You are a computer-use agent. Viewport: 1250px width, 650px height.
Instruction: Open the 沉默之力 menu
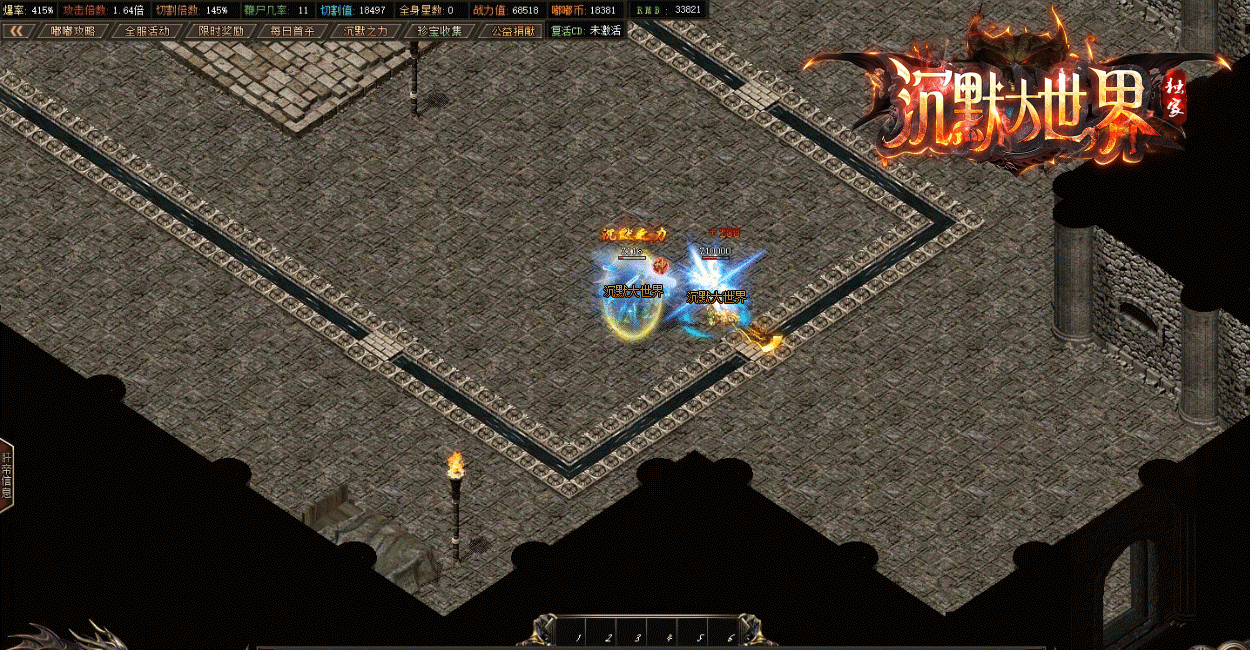[x=365, y=30]
